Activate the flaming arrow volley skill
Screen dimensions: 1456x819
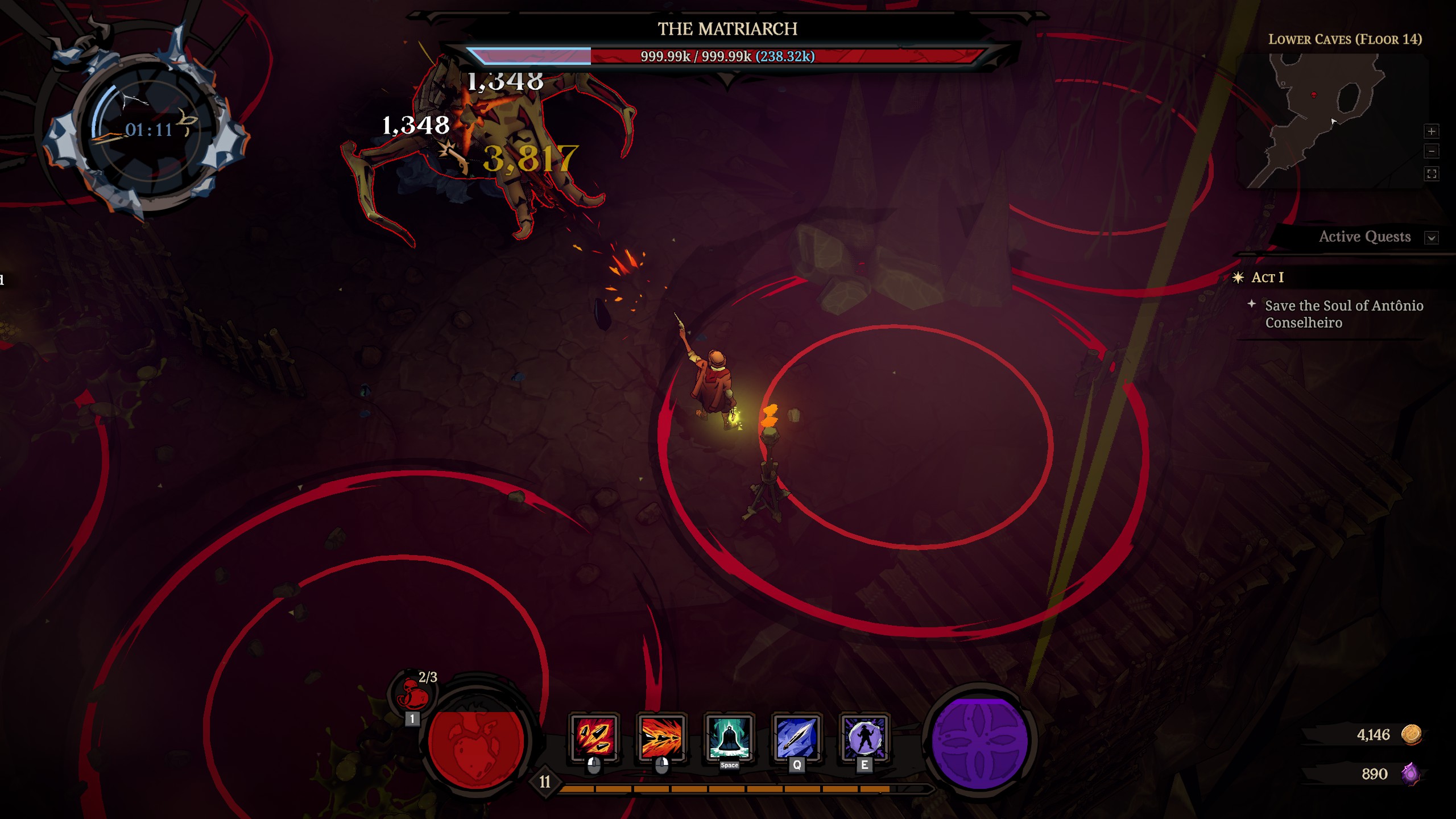click(661, 737)
